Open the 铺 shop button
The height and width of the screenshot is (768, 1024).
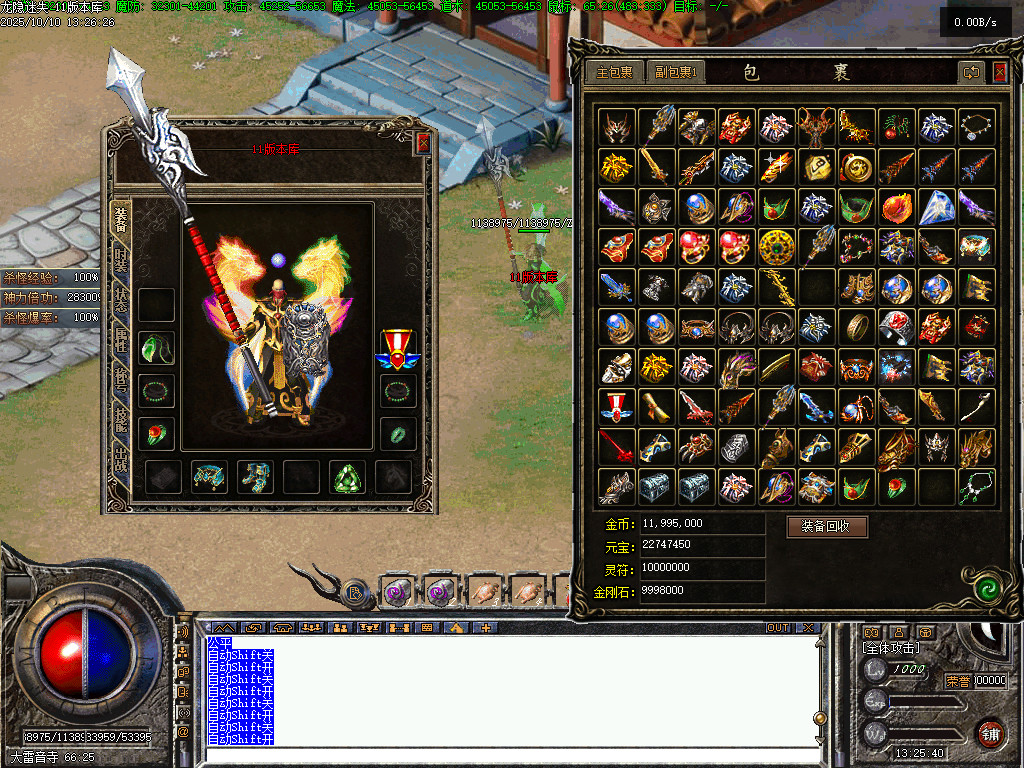(989, 733)
